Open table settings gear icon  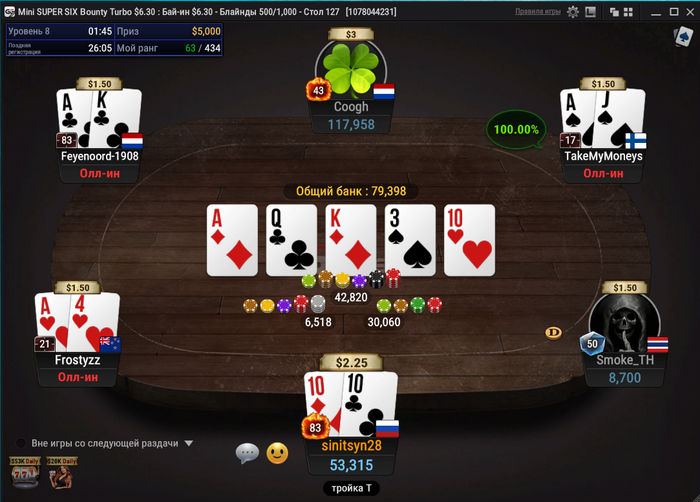coord(573,13)
